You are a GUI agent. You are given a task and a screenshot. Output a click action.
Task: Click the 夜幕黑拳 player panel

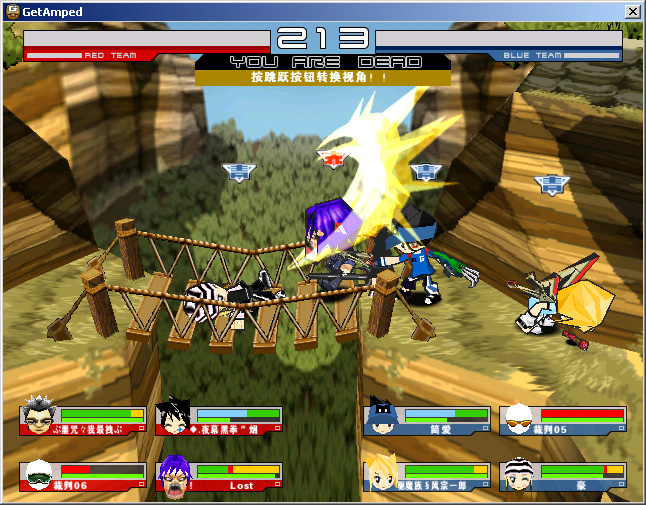pos(220,420)
